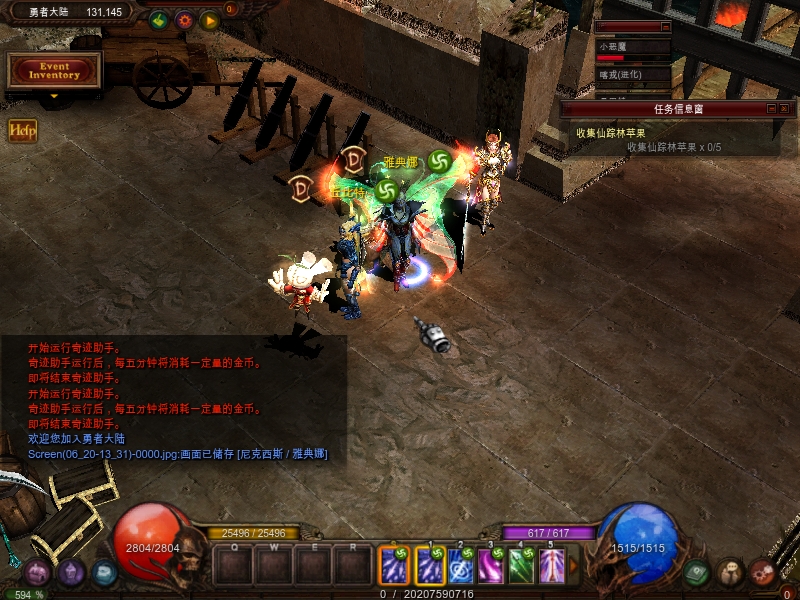This screenshot has height=600, width=800.
Task: Click the red round menu icon
Action: click(x=763, y=572)
